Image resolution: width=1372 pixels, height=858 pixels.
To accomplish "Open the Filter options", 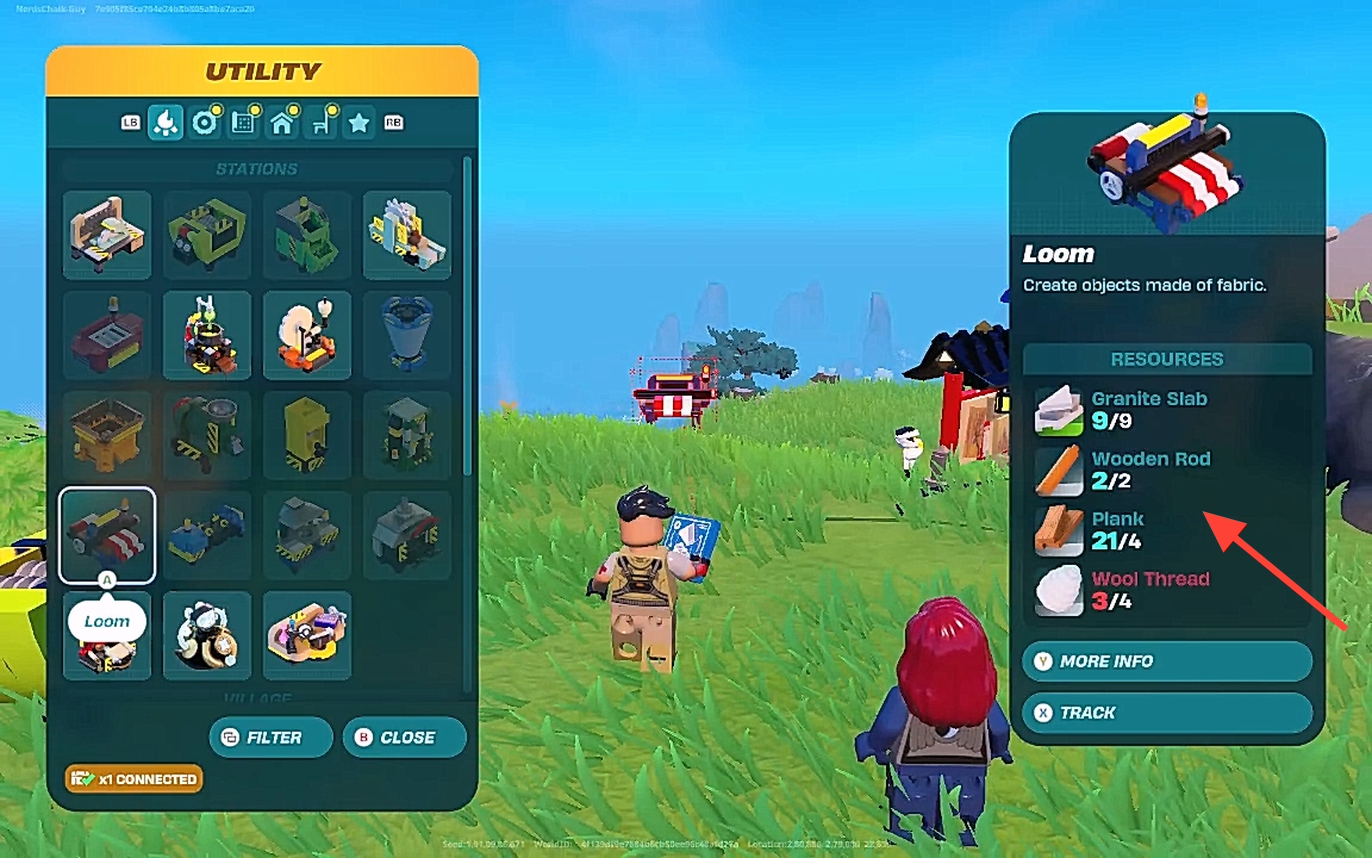I will 270,737.
